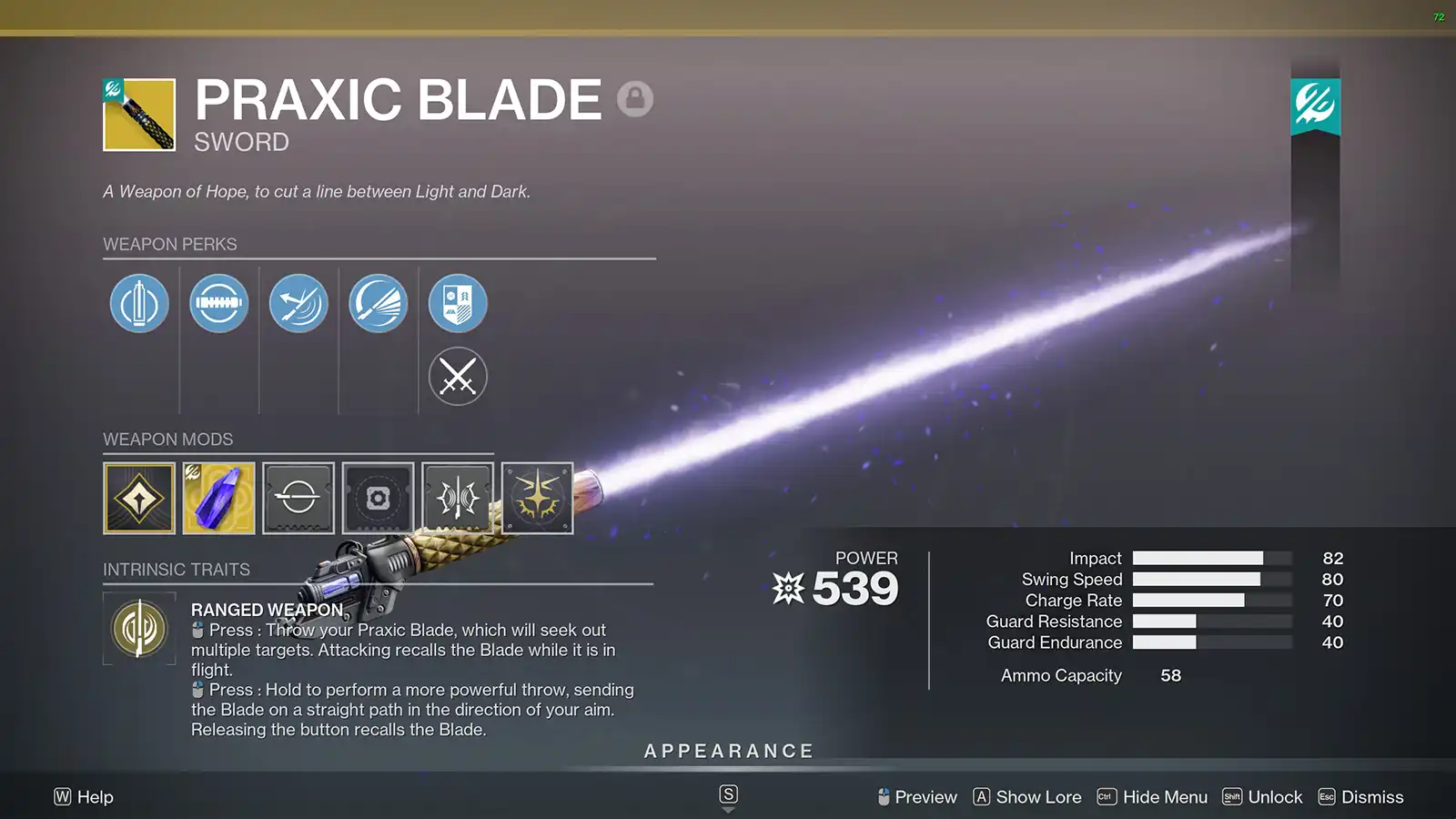Click the star emblem weapon mod slot
Viewport: 1456px width, 819px height.
click(537, 499)
